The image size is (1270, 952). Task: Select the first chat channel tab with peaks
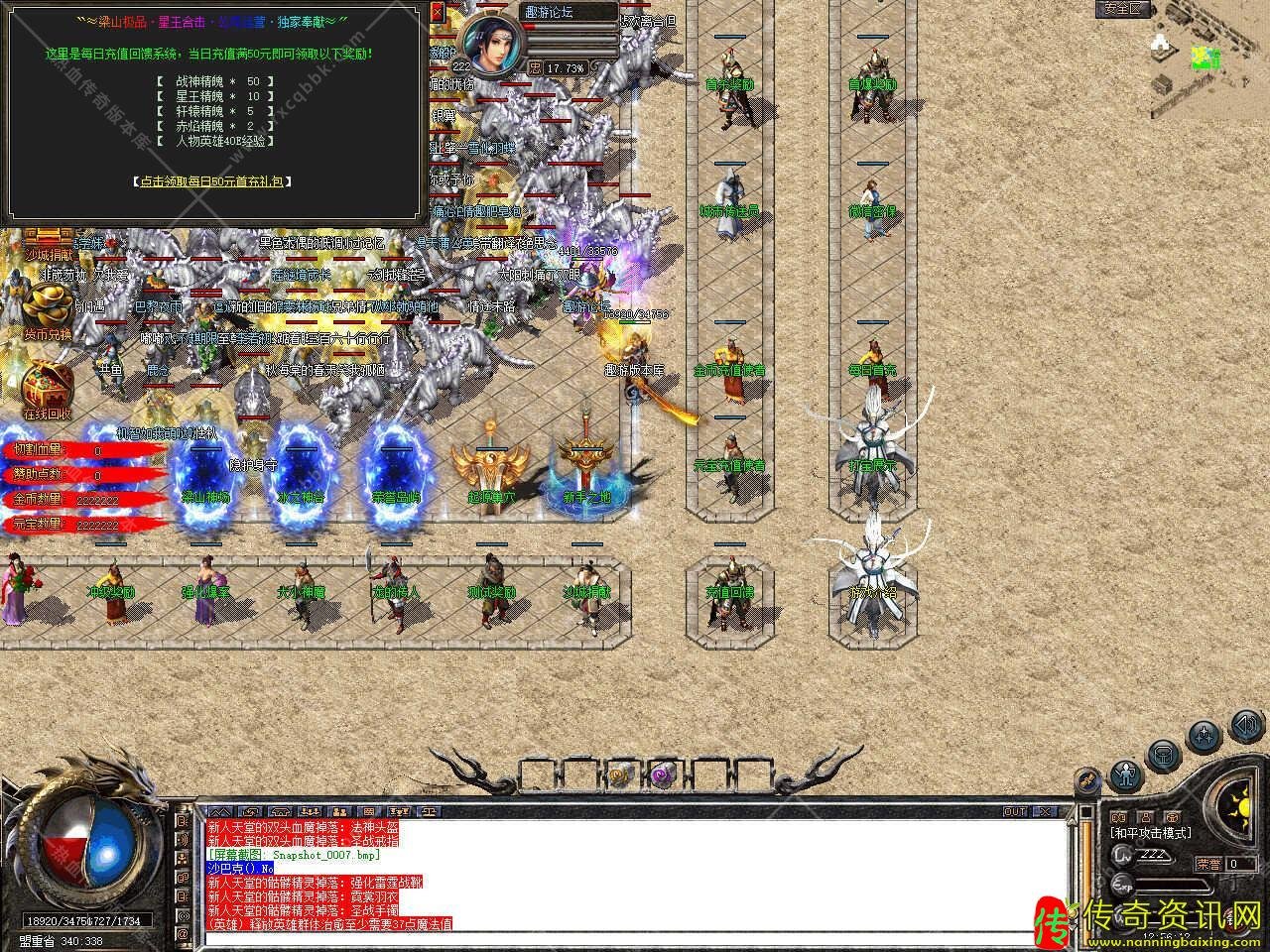[x=219, y=811]
